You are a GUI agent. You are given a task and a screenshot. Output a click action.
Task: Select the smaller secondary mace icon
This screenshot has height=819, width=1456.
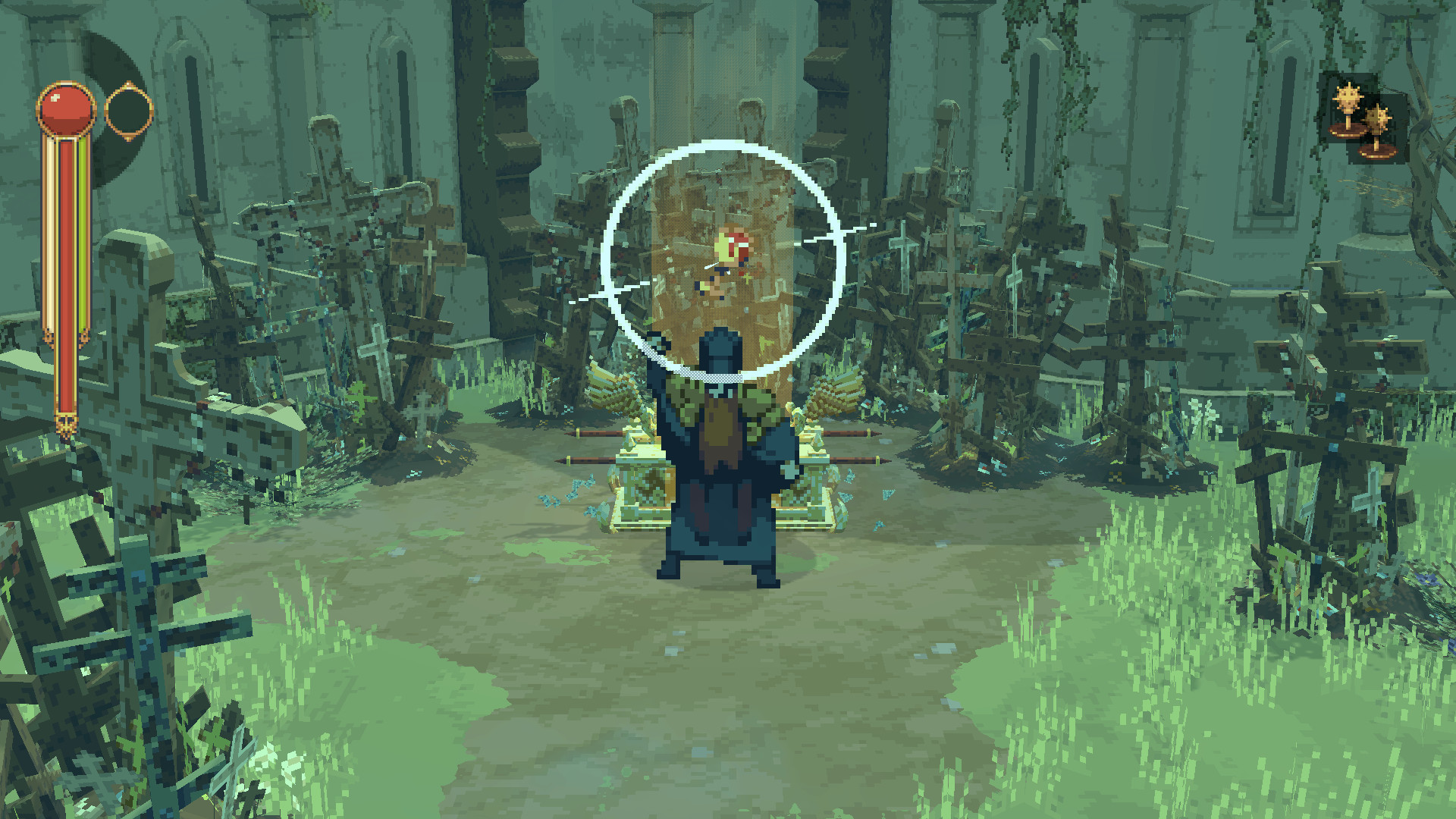(x=1377, y=118)
